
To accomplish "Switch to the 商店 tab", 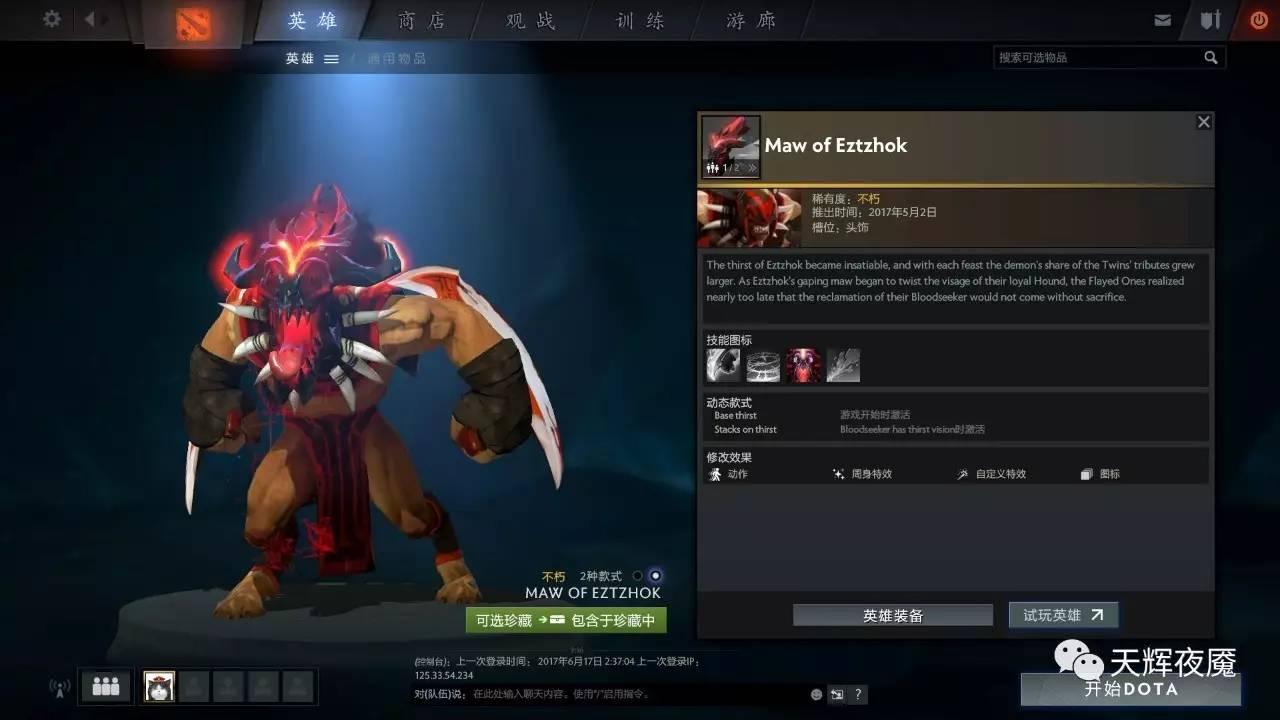I will pos(421,20).
